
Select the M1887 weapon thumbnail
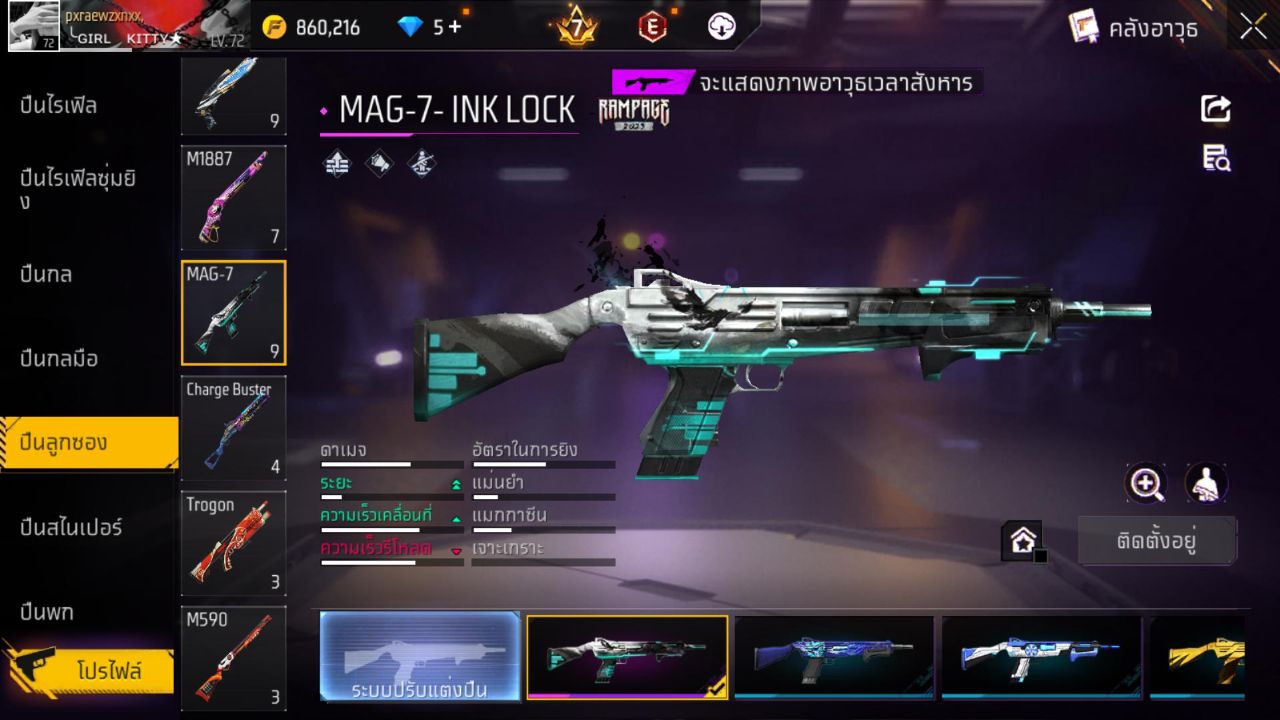point(233,198)
